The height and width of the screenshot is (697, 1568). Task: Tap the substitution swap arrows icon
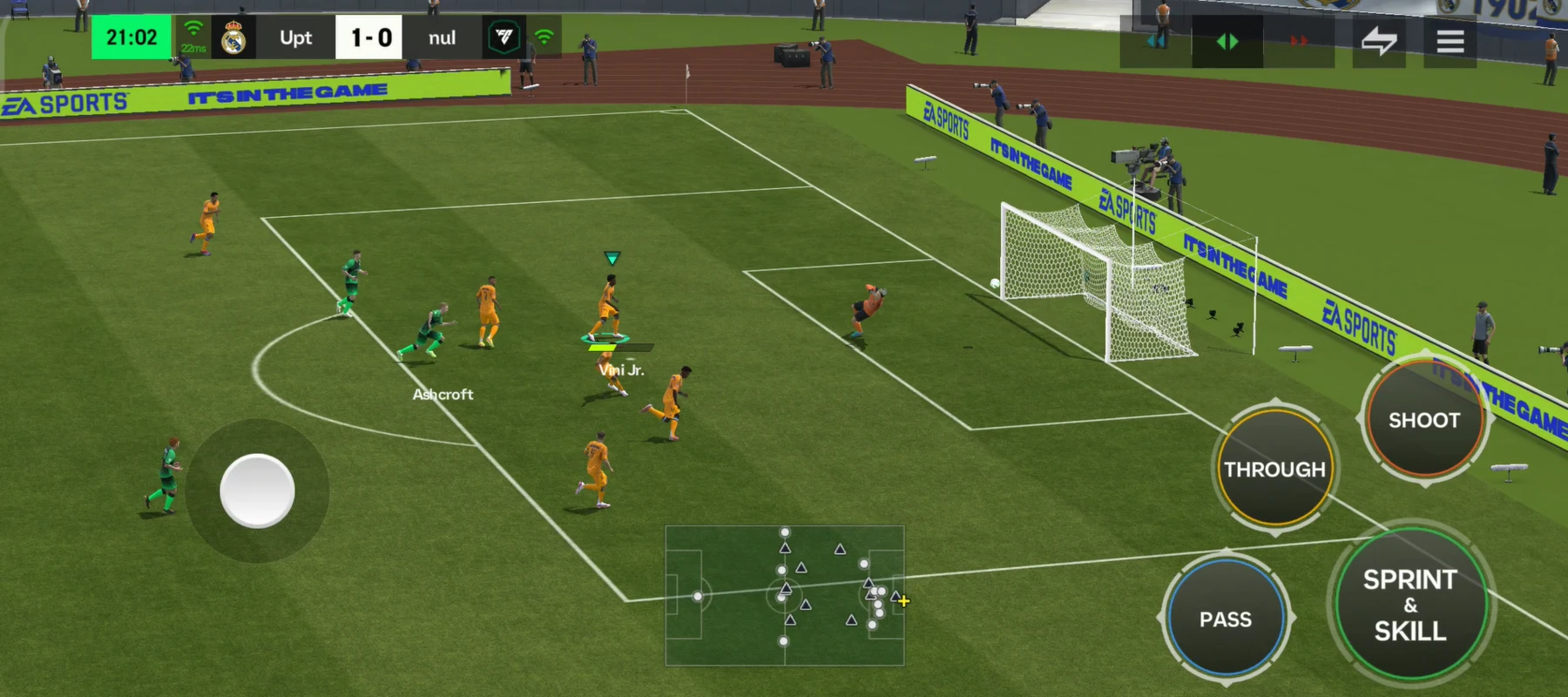pyautogui.click(x=1378, y=41)
